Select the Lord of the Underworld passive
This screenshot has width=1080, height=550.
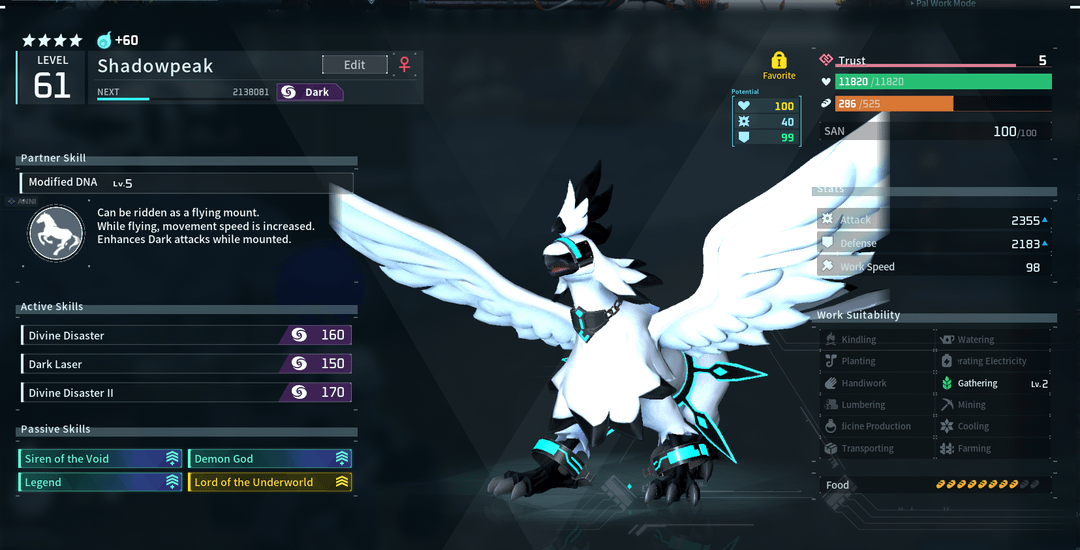pos(270,482)
